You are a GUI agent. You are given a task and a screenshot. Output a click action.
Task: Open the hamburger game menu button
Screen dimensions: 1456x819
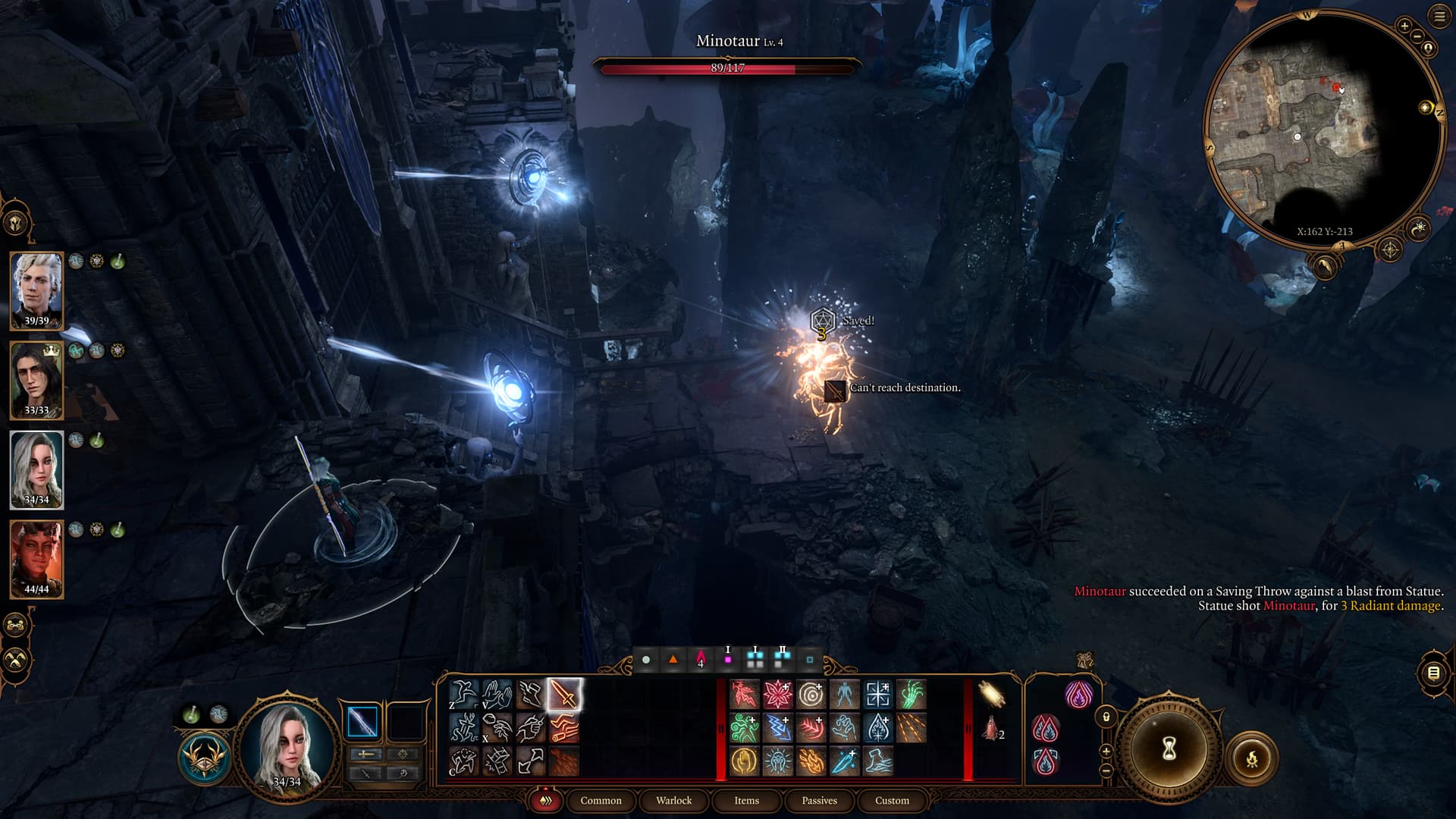pyautogui.click(x=1439, y=17)
